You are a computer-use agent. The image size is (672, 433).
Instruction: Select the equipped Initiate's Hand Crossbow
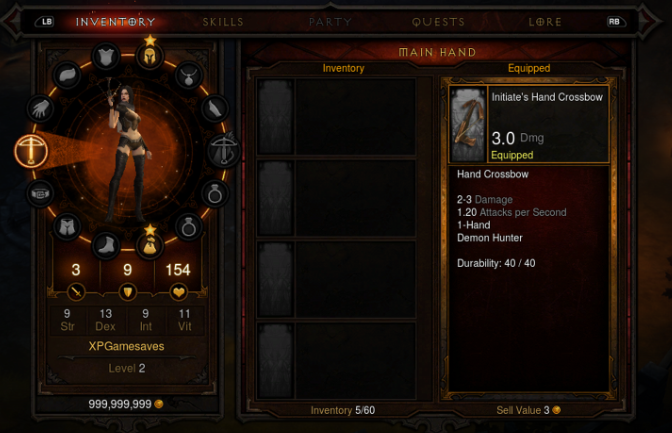[525, 124]
